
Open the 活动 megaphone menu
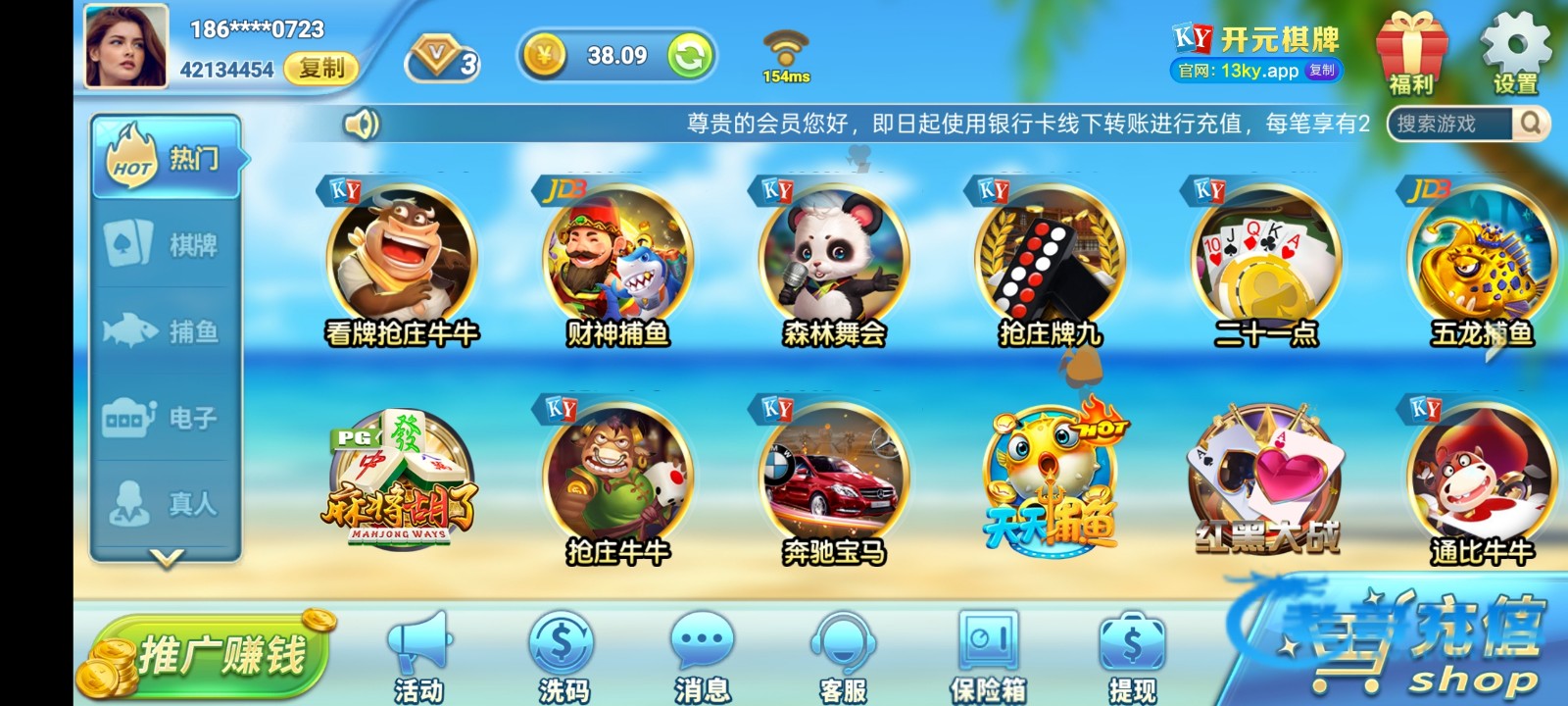coord(419,657)
